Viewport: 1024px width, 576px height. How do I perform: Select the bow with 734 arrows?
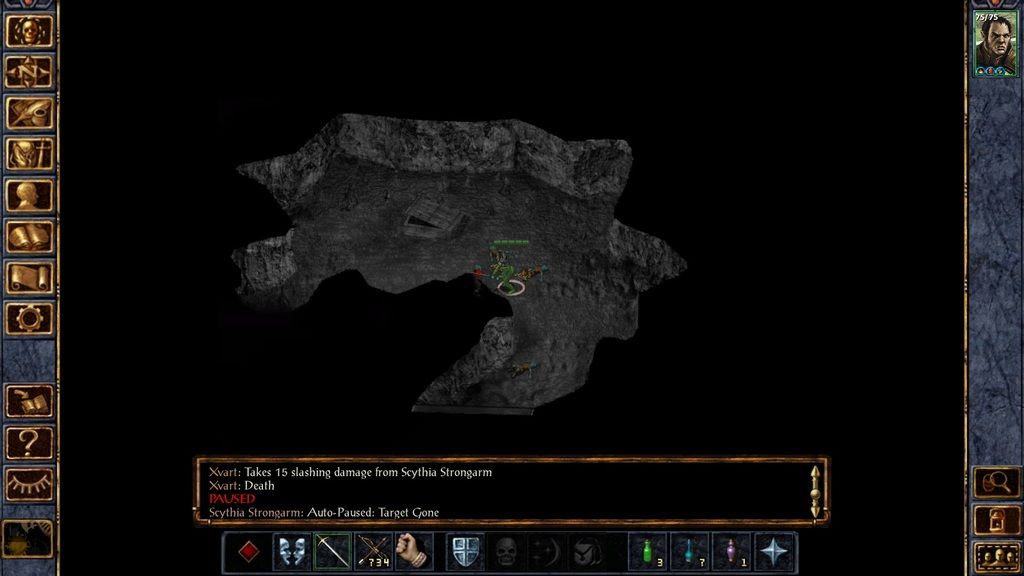point(373,551)
